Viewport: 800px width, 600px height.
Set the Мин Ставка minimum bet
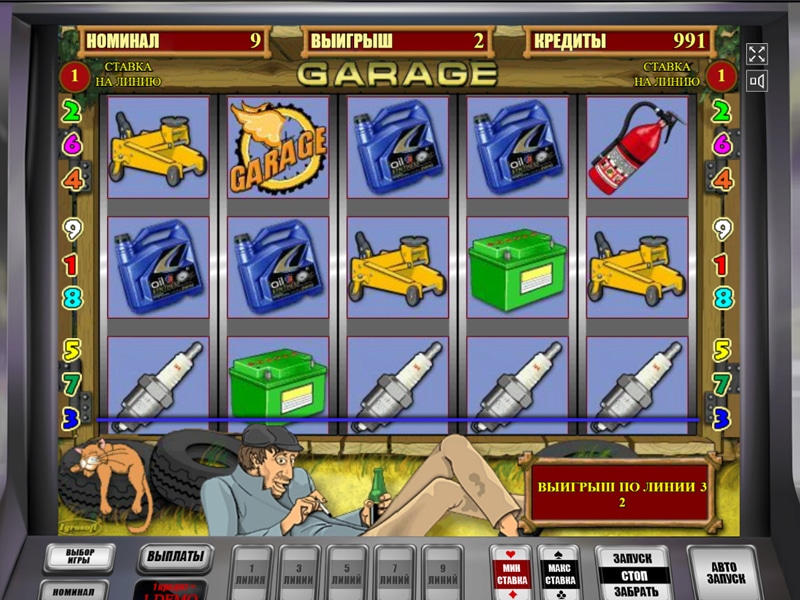tap(510, 572)
